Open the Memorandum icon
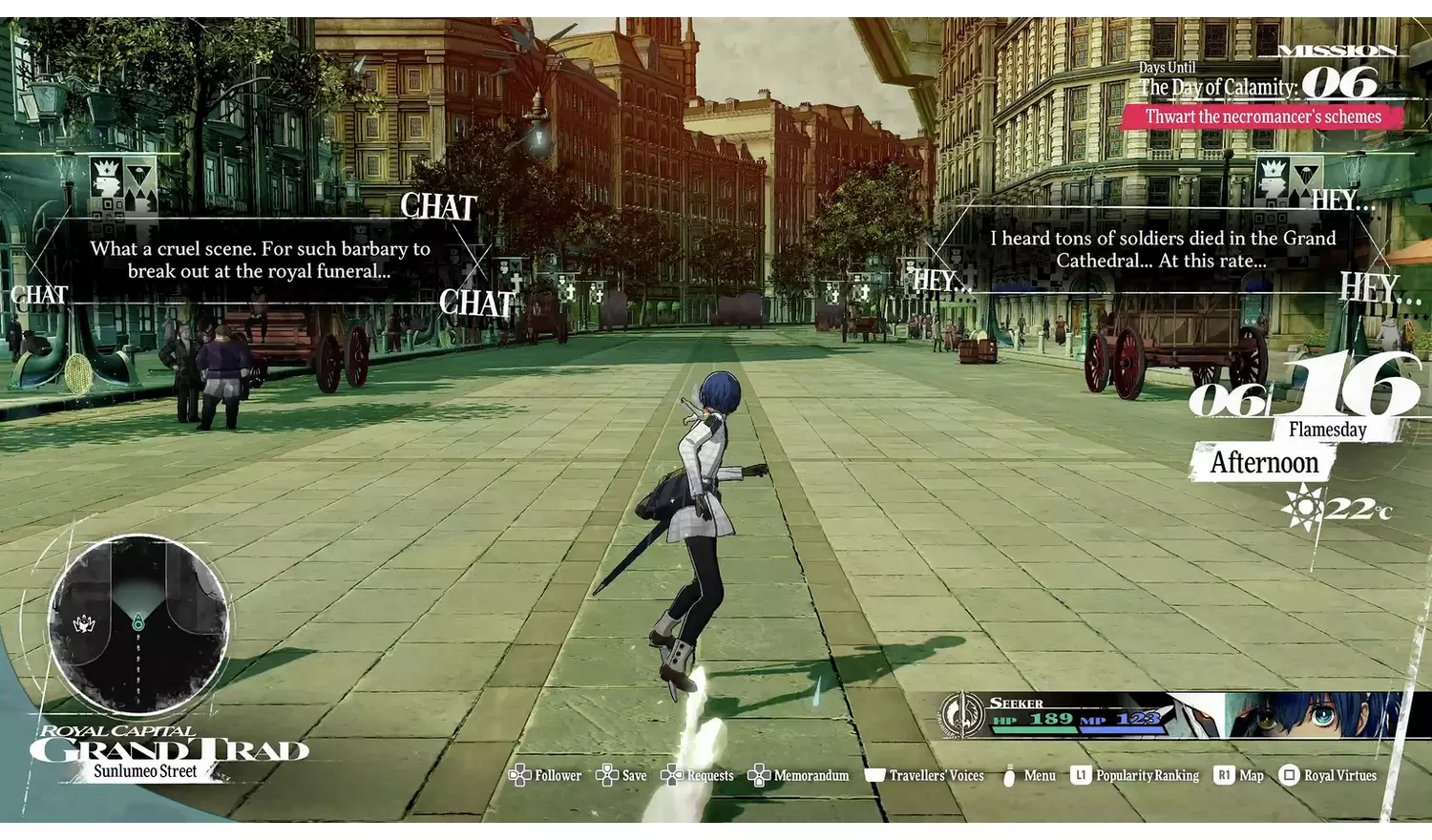Viewport: 1432px width, 840px height. [760, 775]
